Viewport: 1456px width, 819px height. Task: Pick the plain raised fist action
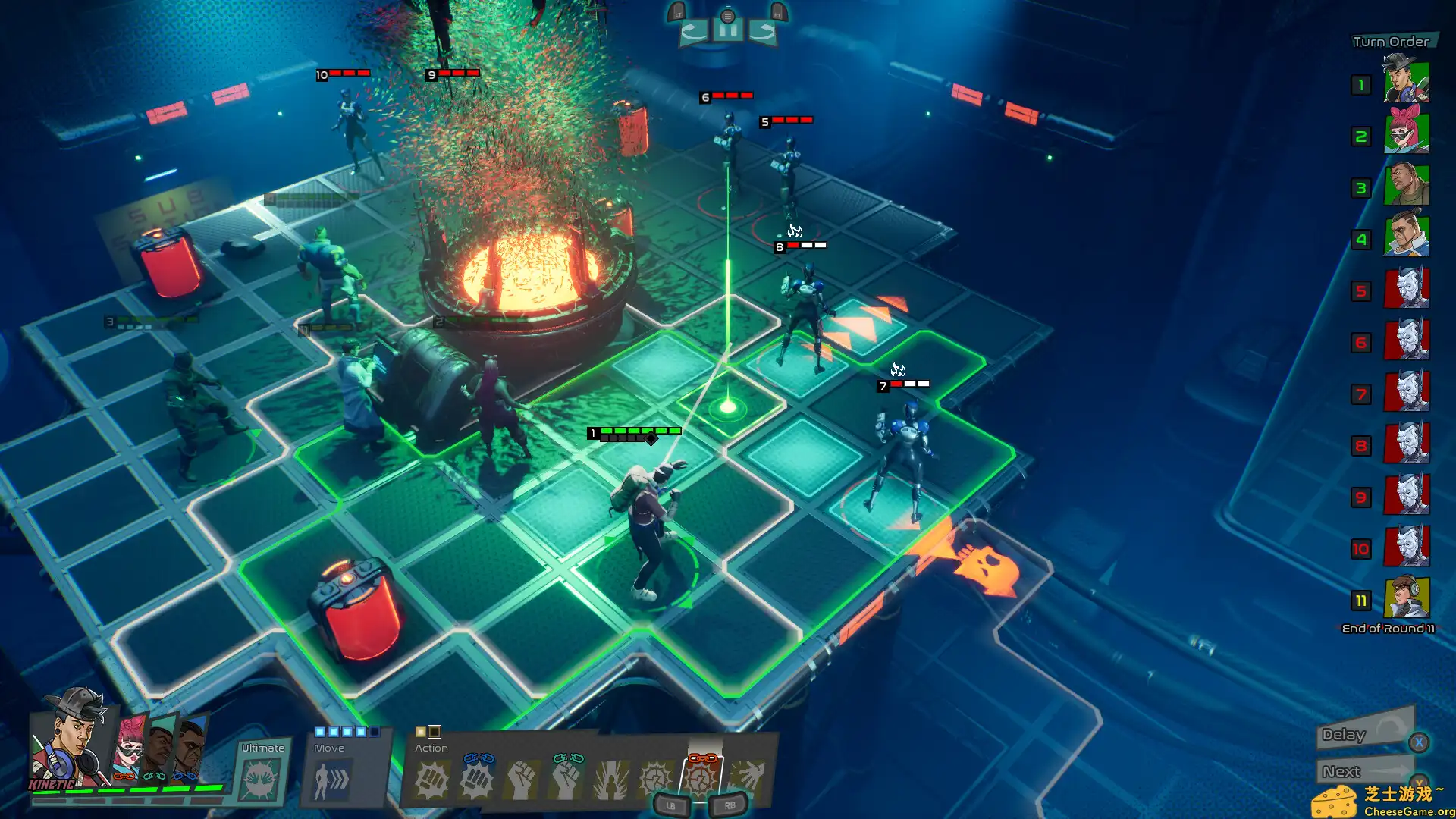click(x=522, y=780)
